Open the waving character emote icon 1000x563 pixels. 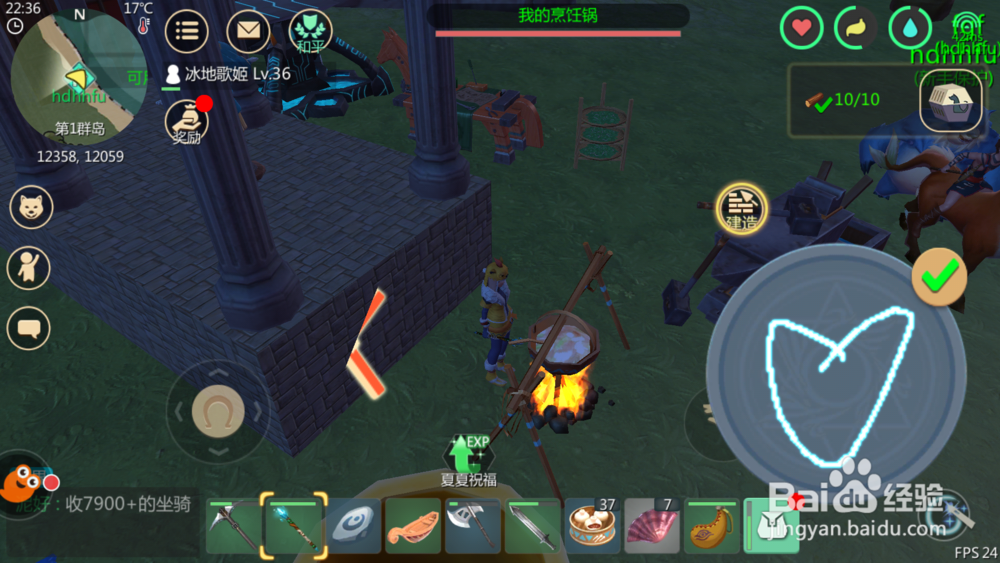coord(29,268)
